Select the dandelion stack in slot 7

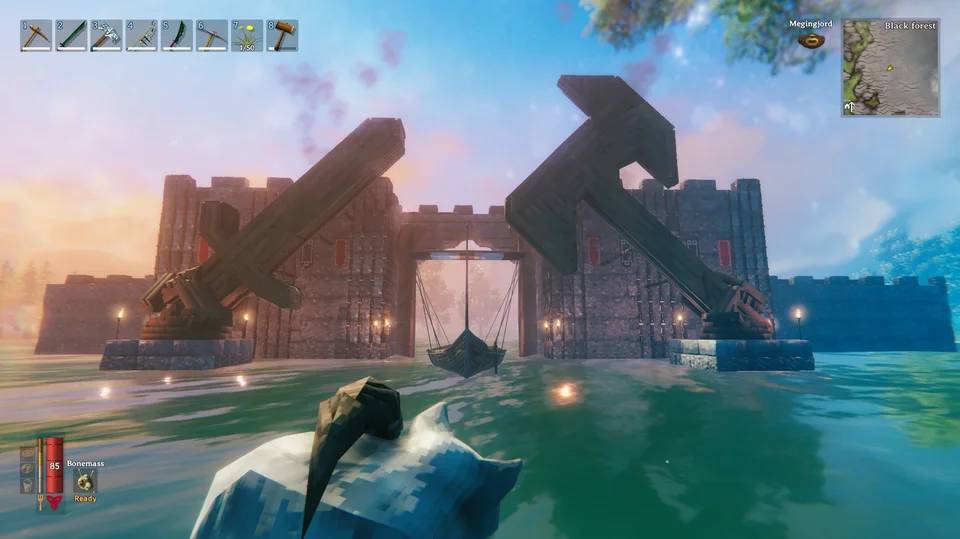tap(247, 36)
